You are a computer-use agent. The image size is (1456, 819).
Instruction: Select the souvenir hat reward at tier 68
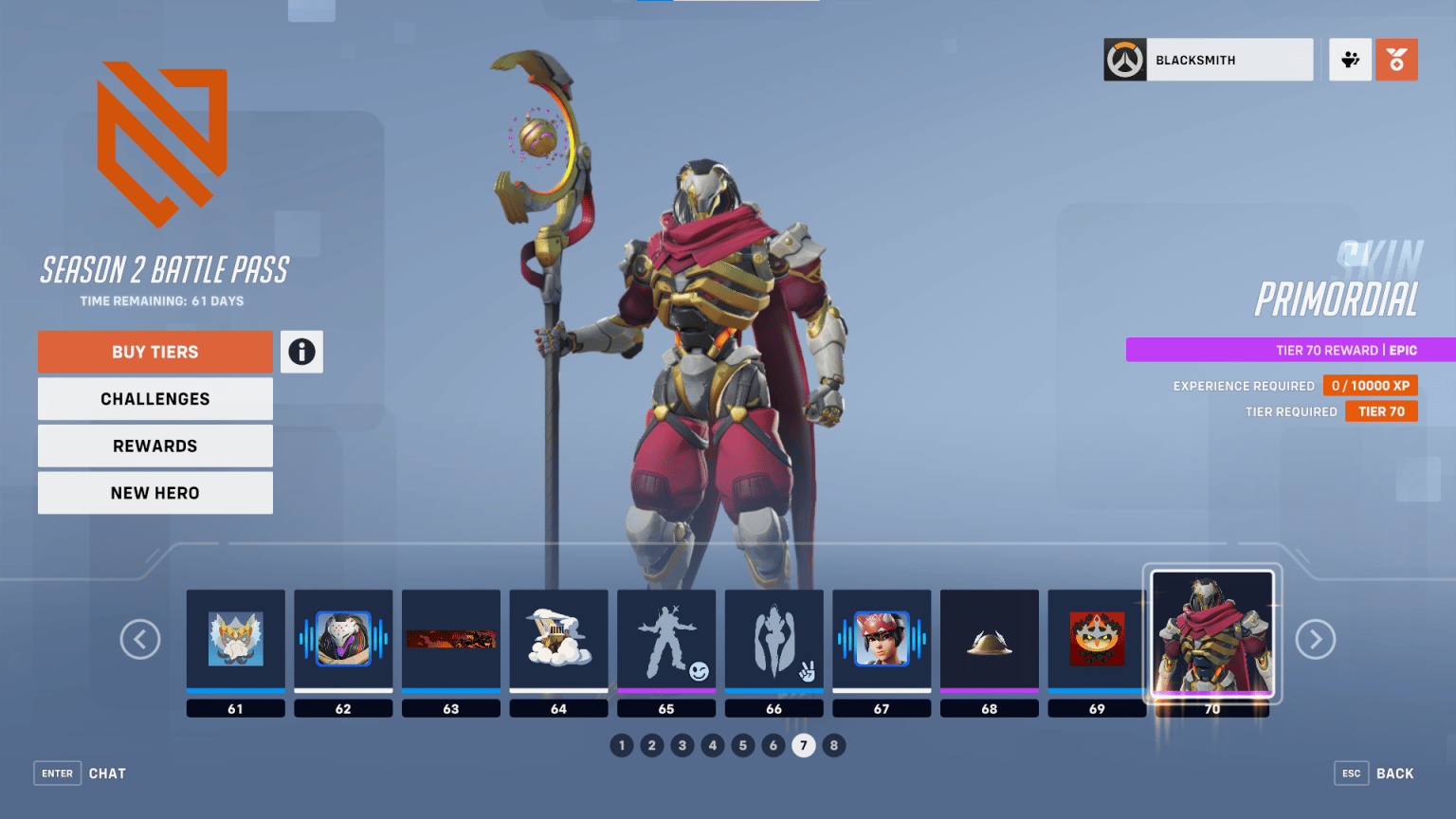989,637
